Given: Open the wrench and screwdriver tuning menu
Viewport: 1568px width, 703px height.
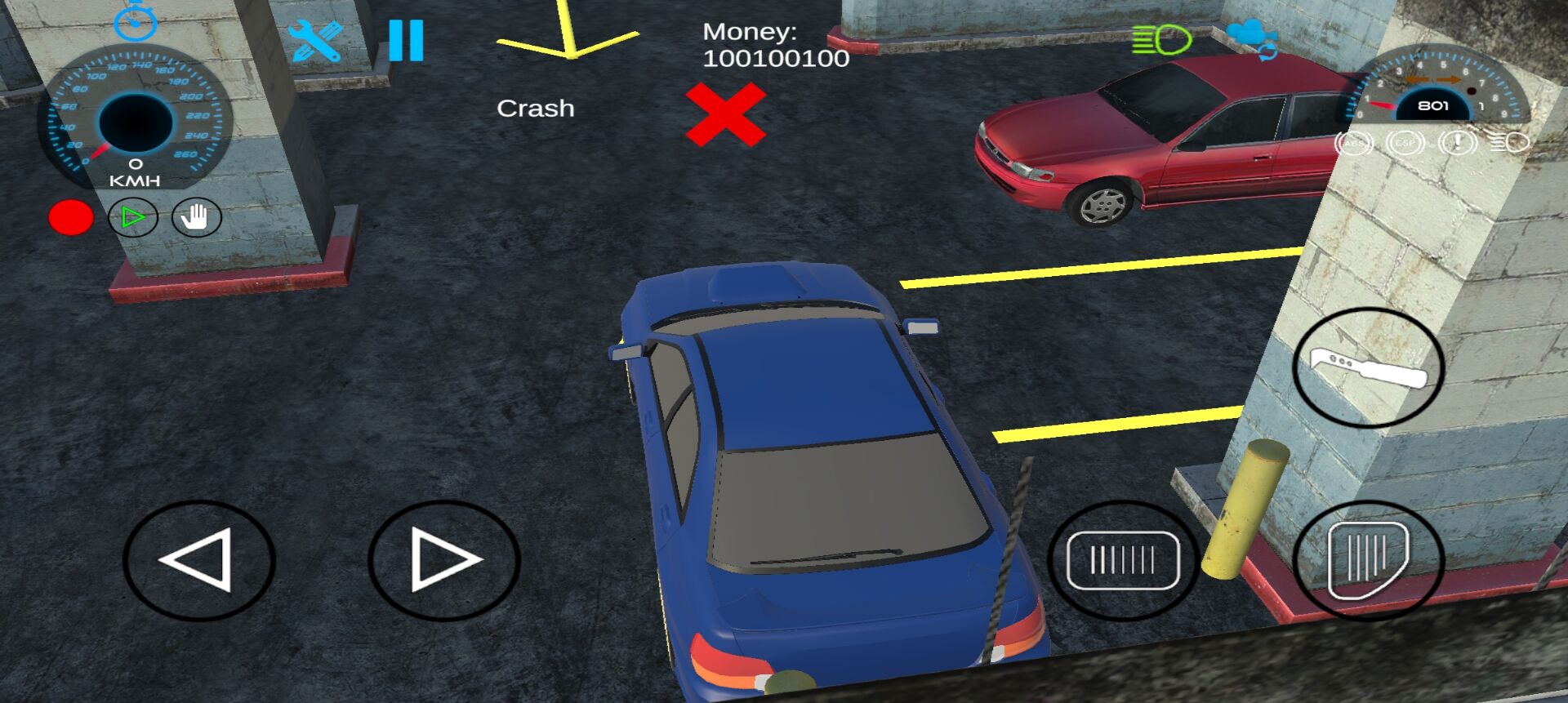Looking at the screenshot, I should (314, 41).
